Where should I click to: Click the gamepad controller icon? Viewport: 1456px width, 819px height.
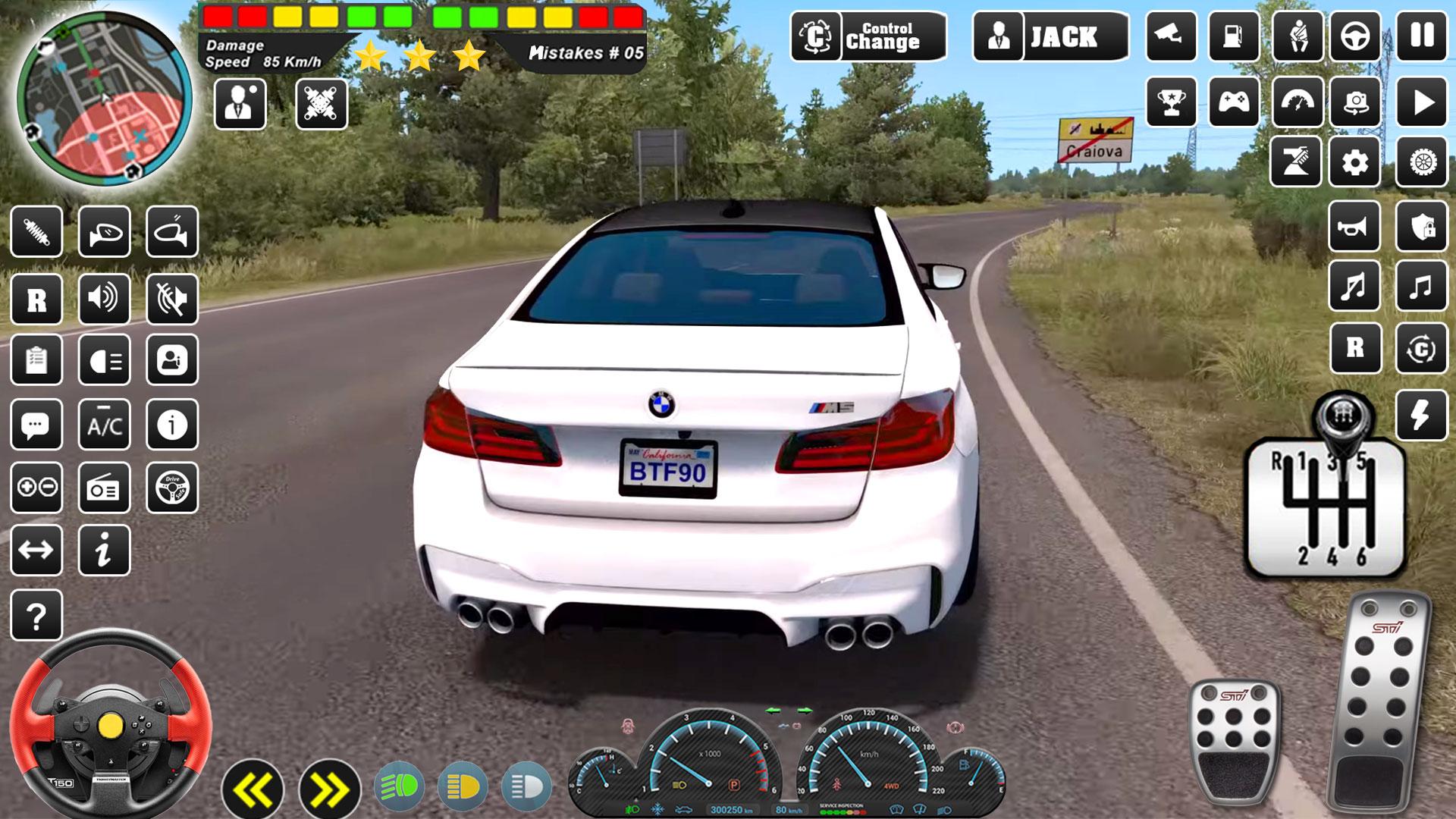1234,102
